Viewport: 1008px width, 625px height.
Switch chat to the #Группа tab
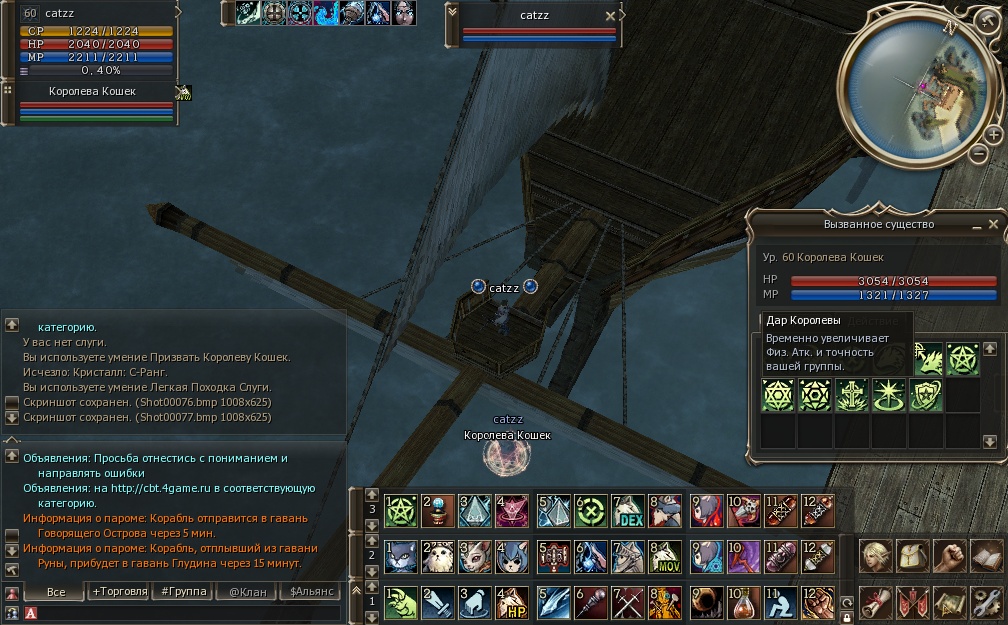point(183,592)
